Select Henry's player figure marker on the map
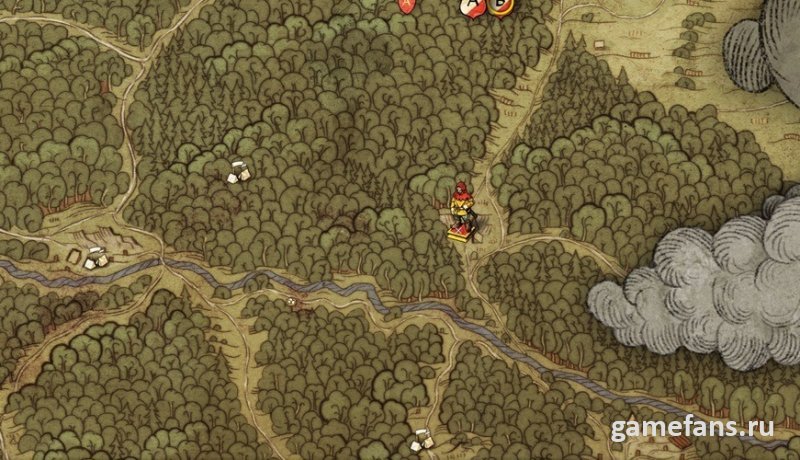This screenshot has width=800, height=460. tap(462, 210)
